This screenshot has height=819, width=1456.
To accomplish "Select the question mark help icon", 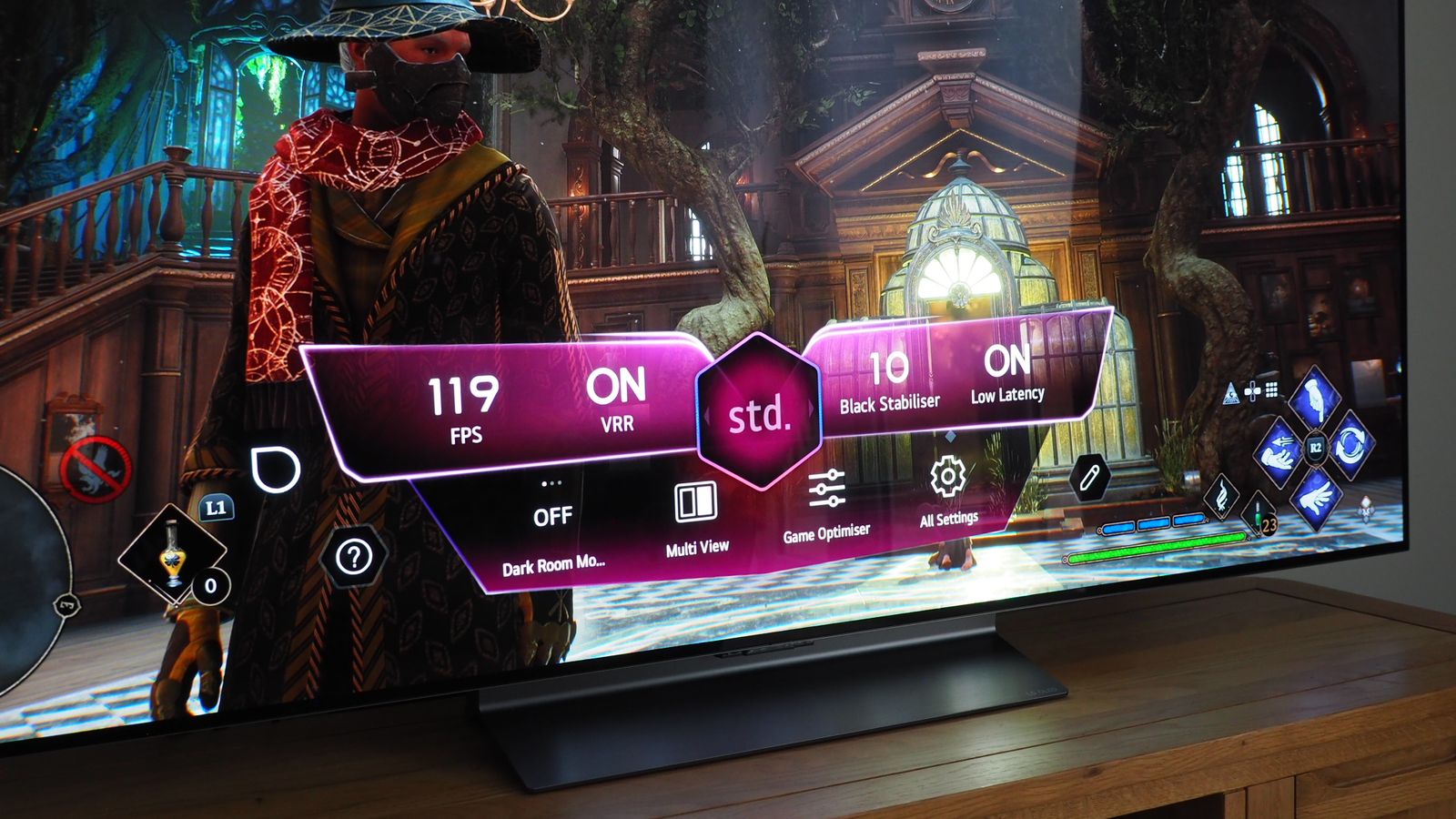I will [x=355, y=556].
